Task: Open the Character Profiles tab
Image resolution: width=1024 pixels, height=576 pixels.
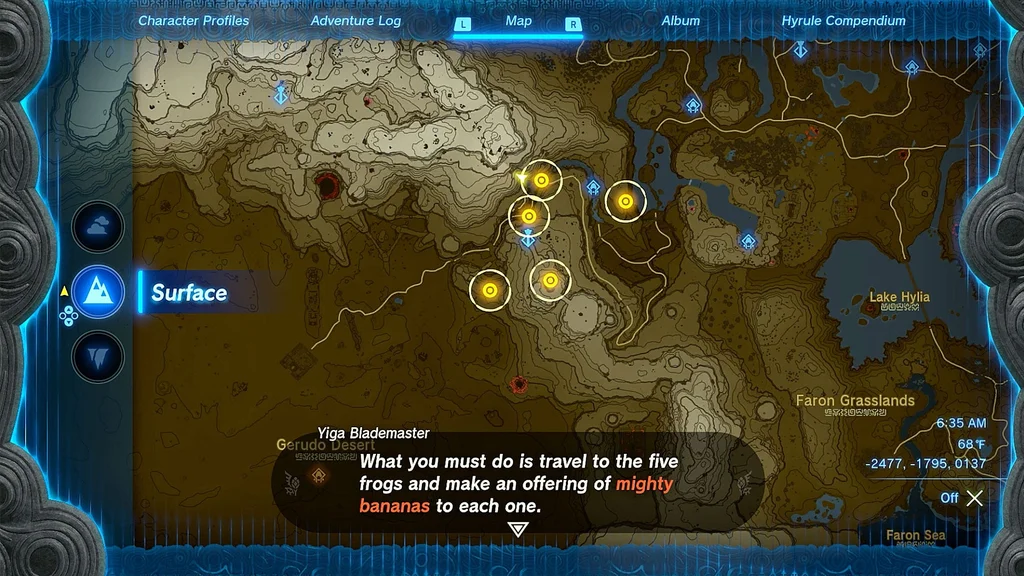Action: (x=194, y=21)
